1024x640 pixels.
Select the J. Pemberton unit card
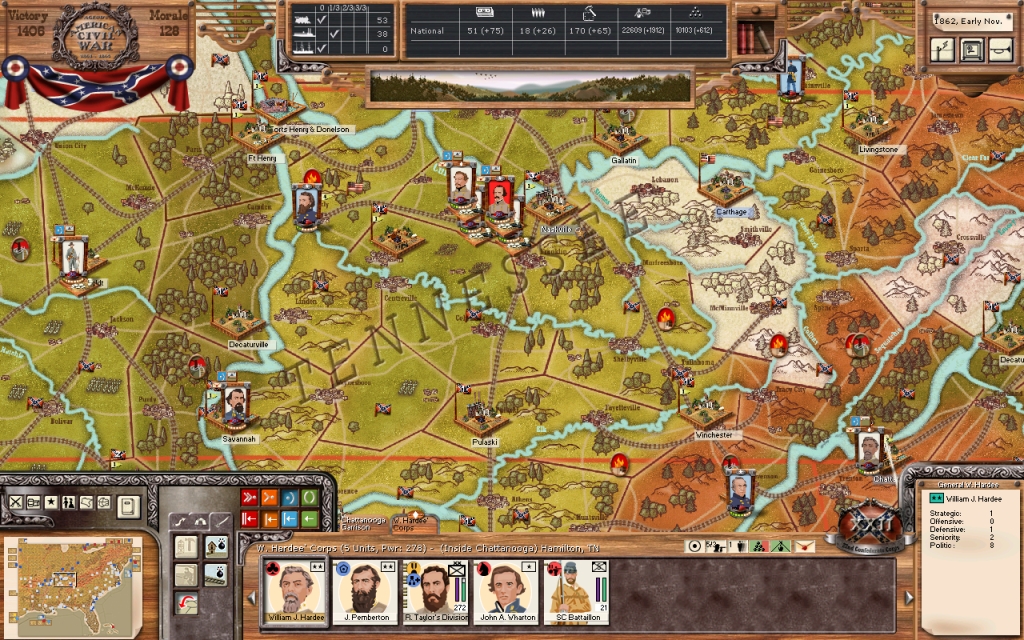click(365, 590)
